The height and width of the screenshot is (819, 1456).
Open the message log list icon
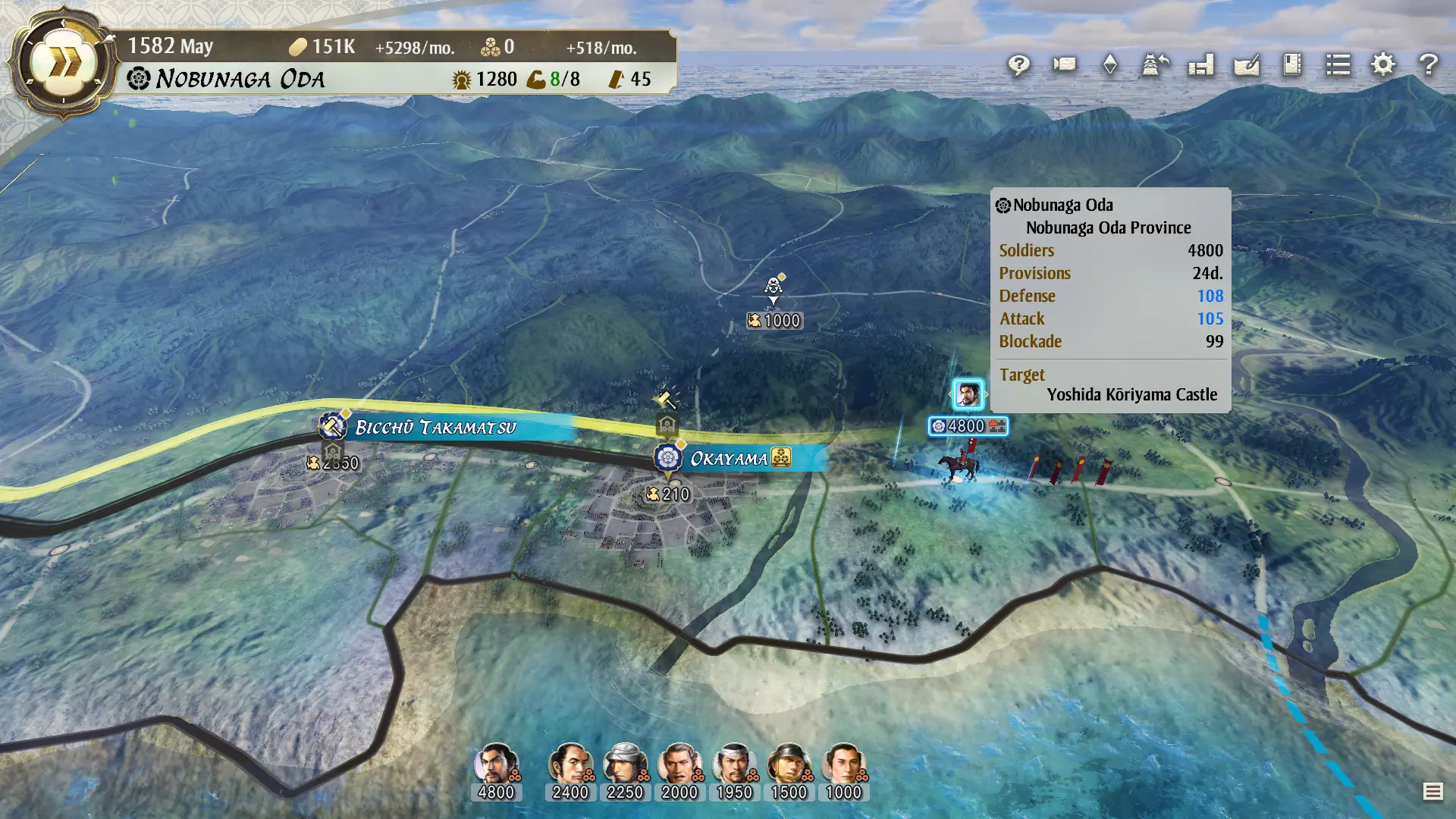pyautogui.click(x=1338, y=66)
